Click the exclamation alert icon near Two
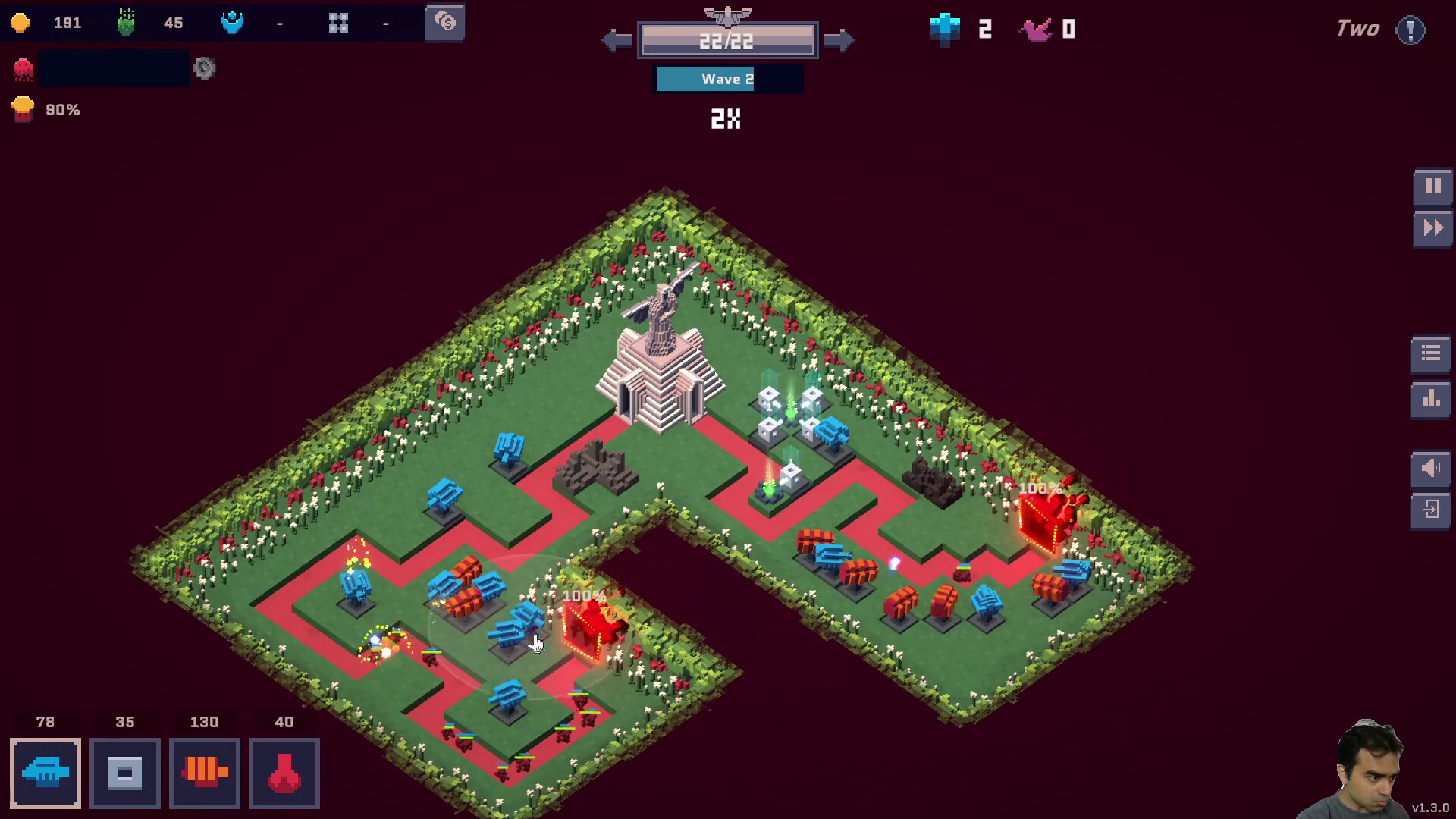 click(1412, 29)
